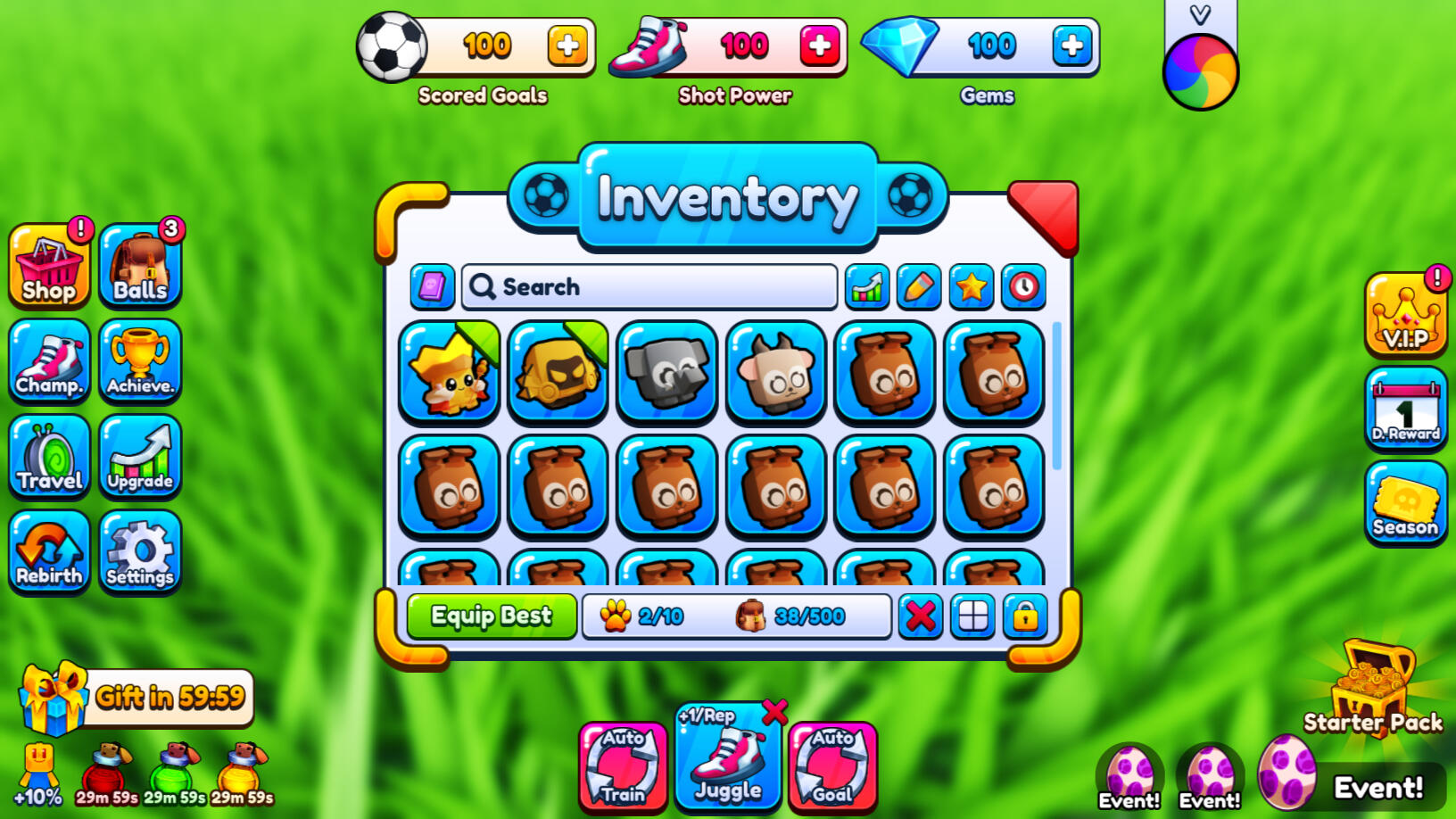The height and width of the screenshot is (819, 1456).
Task: Open the Balls menu in the sidebar
Action: coord(141,267)
